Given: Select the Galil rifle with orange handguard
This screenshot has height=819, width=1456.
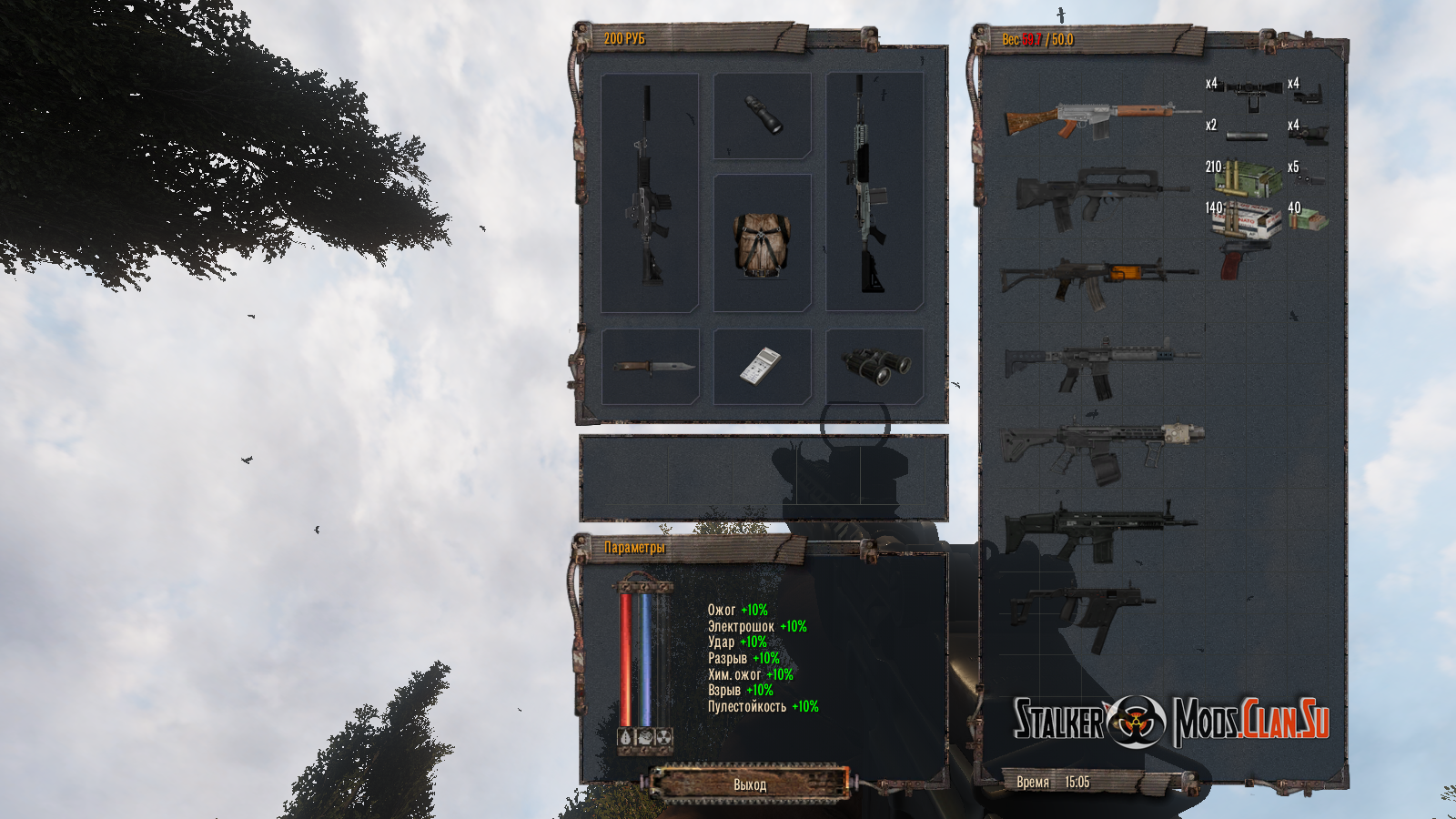Looking at the screenshot, I should tap(1098, 276).
